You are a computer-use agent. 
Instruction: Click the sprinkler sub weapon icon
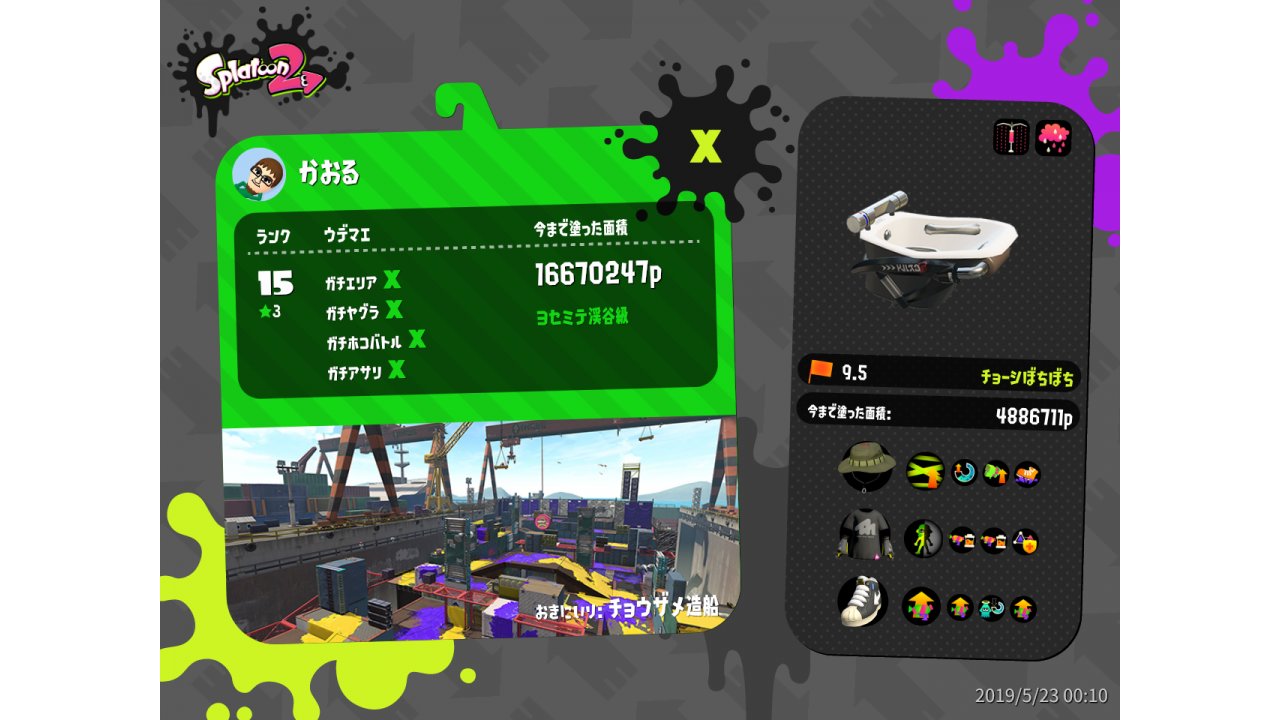click(1011, 138)
